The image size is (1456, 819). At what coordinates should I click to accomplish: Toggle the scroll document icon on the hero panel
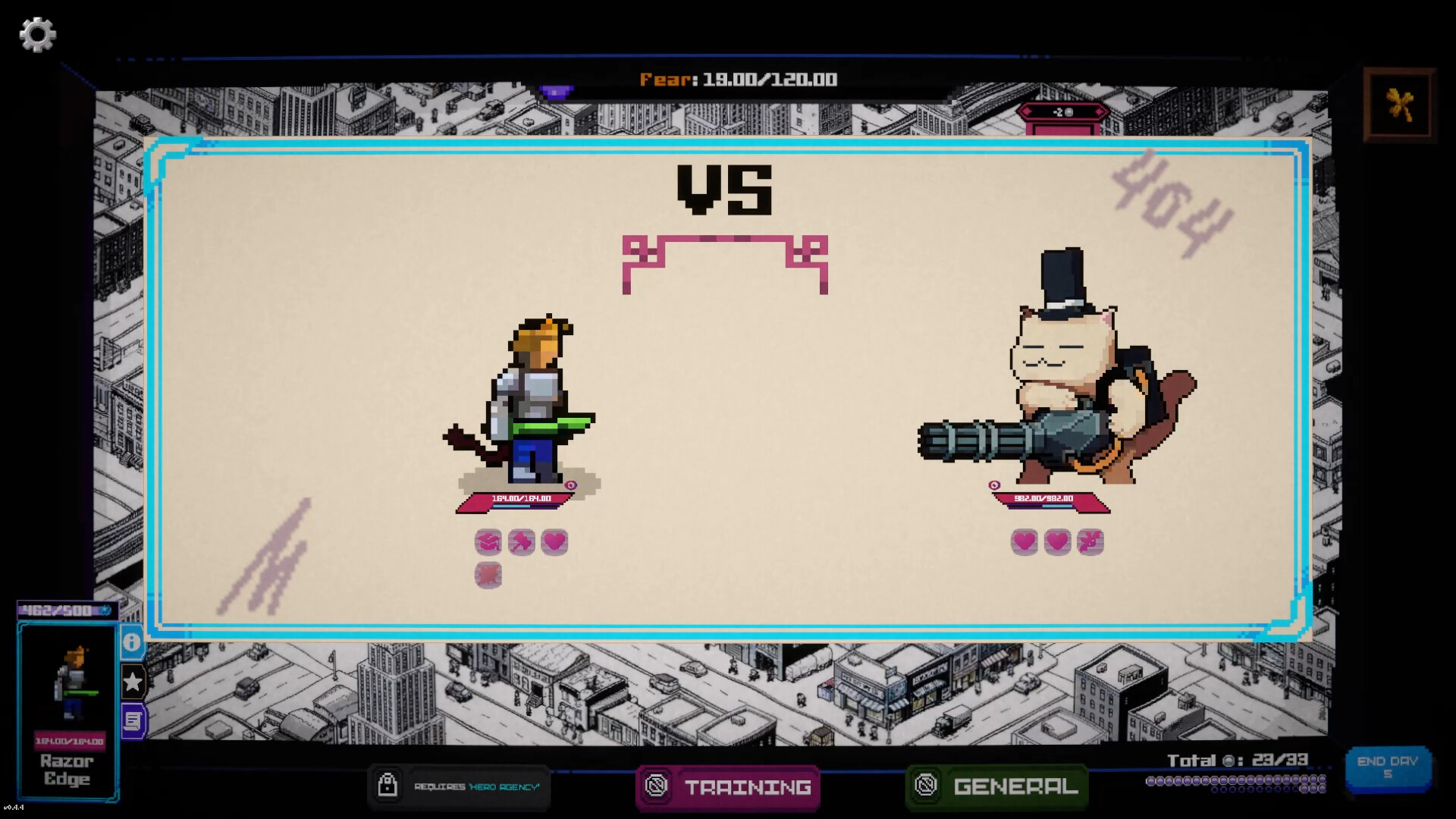[132, 721]
